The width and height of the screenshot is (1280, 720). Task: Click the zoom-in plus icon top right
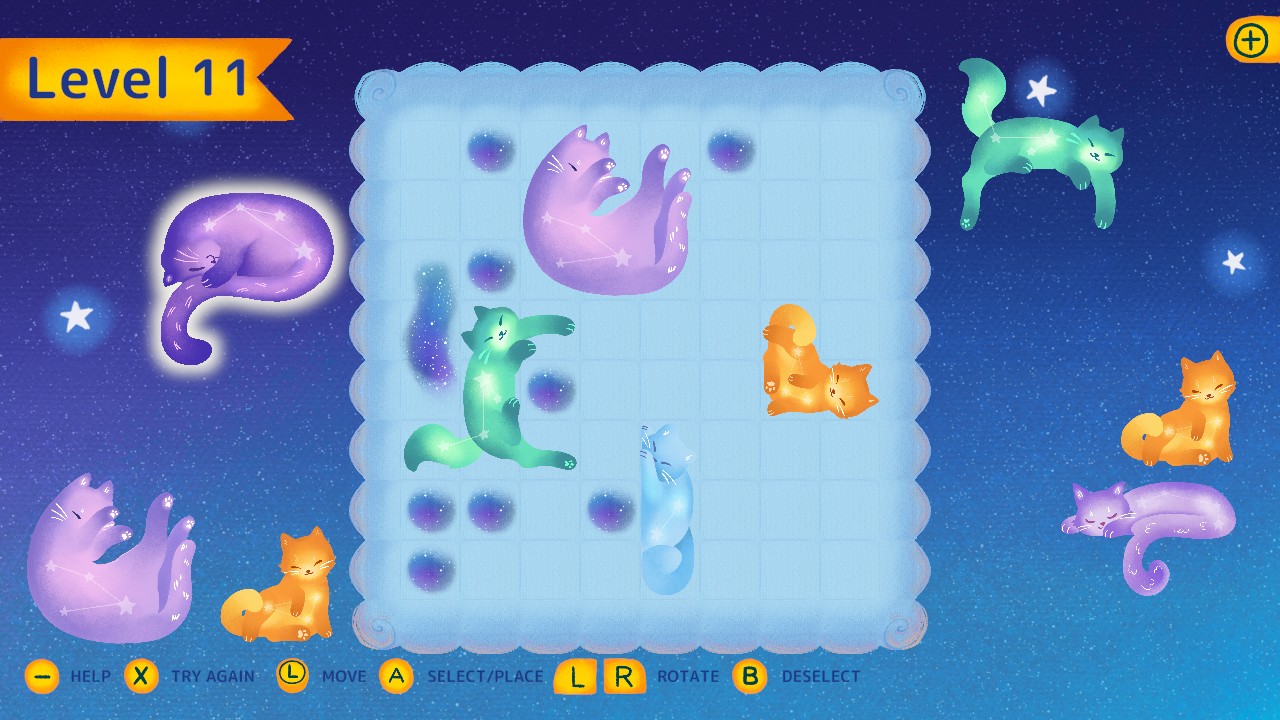pyautogui.click(x=1248, y=41)
